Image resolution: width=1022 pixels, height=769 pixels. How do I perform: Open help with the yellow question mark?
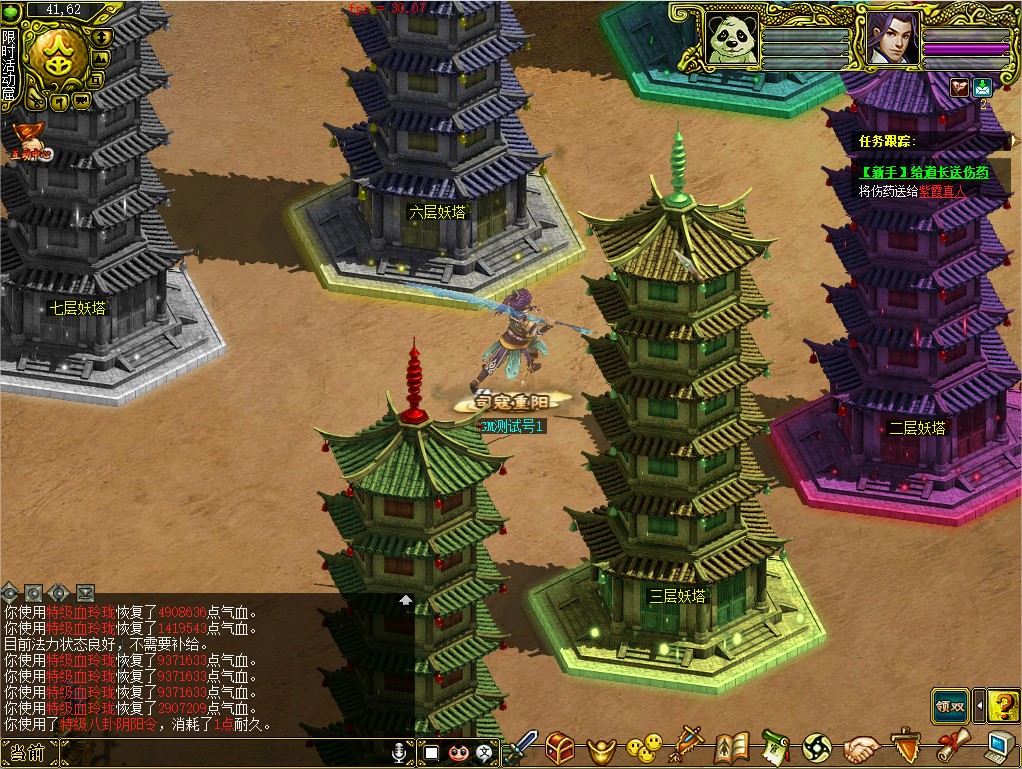[x=1002, y=705]
